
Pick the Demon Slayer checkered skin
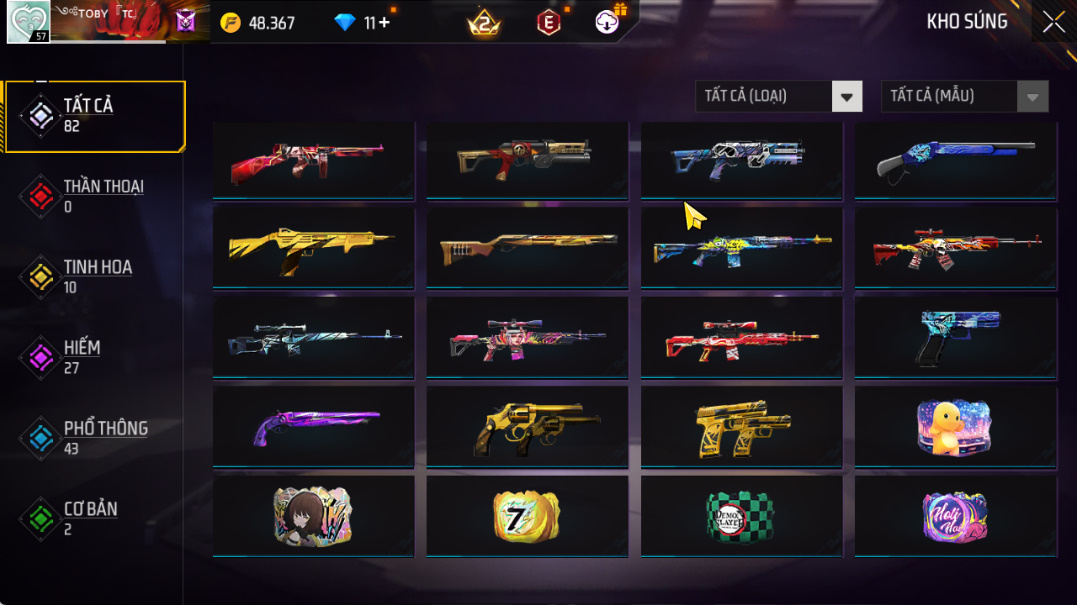click(x=741, y=516)
